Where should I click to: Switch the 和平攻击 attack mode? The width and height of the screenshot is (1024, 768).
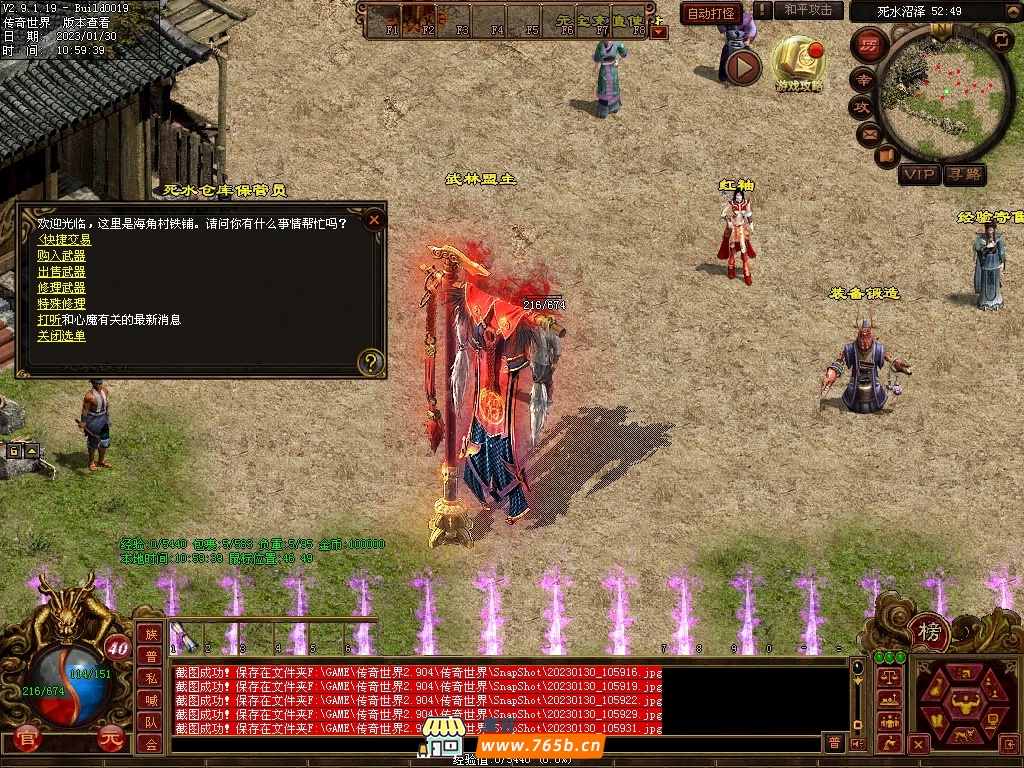click(x=808, y=10)
